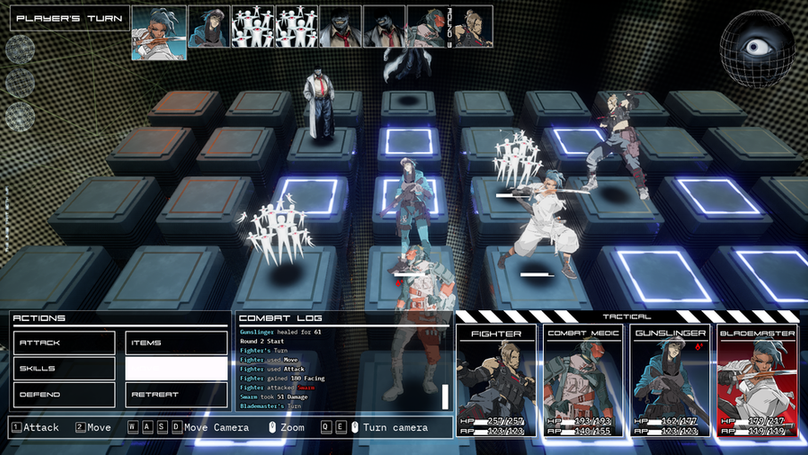808x455 pixels.
Task: Retreat from the battle
Action: click(x=176, y=394)
